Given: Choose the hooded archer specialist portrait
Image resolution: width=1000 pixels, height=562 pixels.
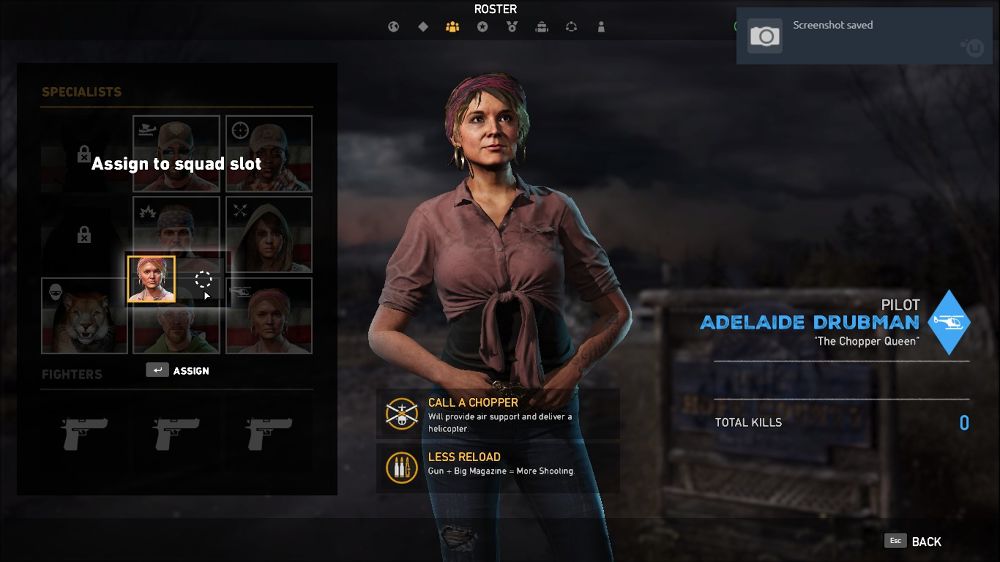Looking at the screenshot, I should [x=269, y=235].
